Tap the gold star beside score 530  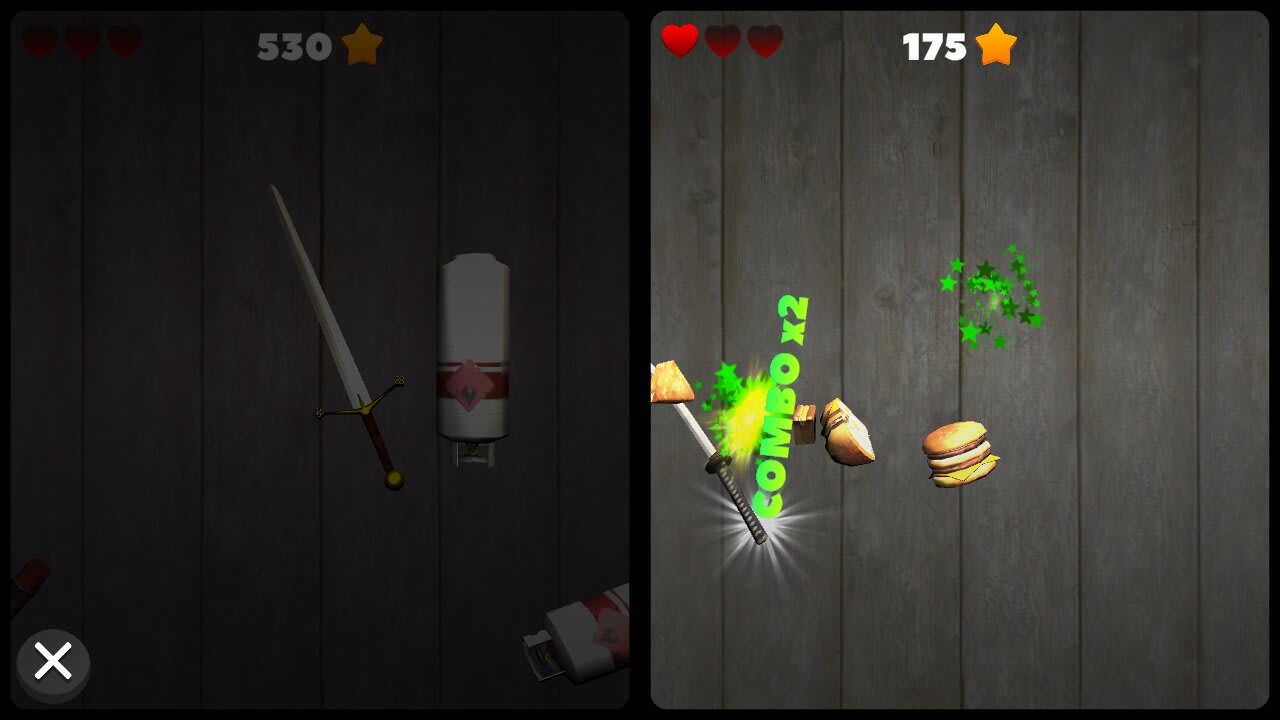pyautogui.click(x=362, y=46)
